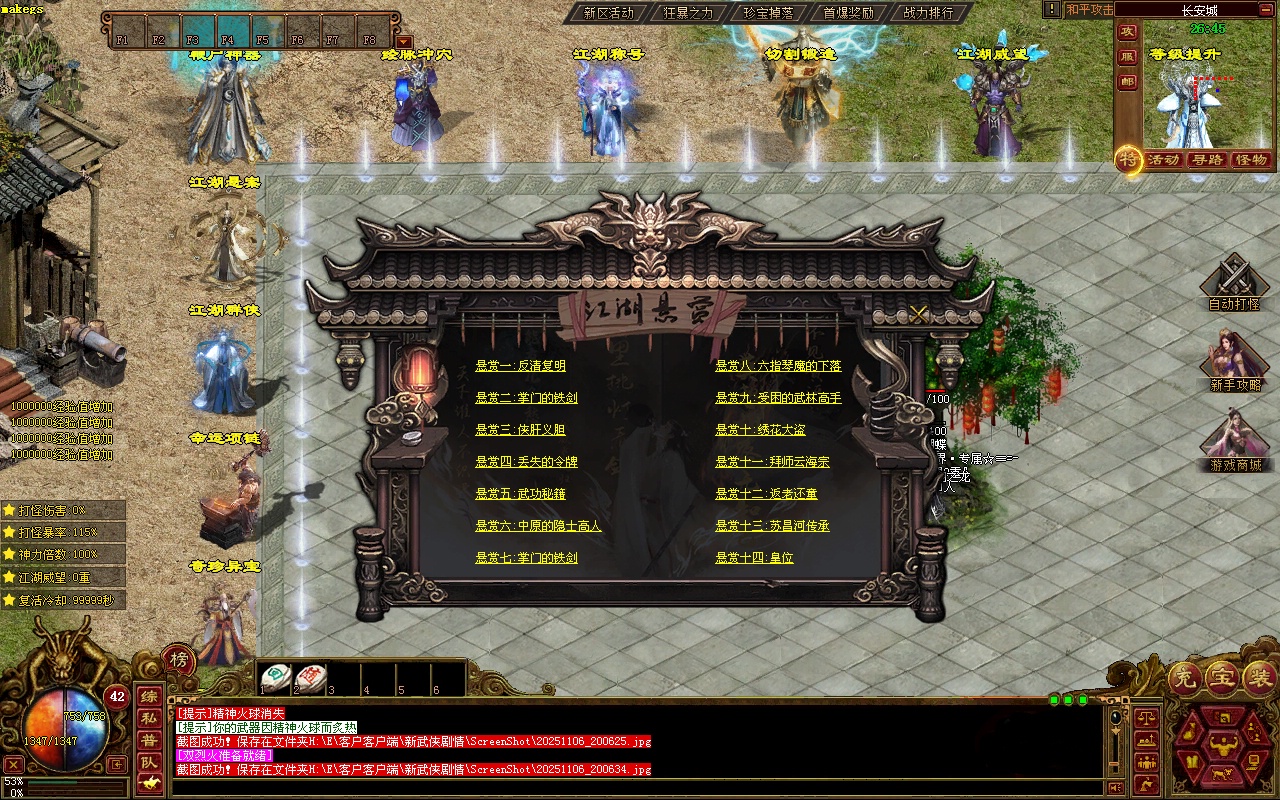Open the 榜 ranking button
This screenshot has height=800, width=1280.
[178, 660]
